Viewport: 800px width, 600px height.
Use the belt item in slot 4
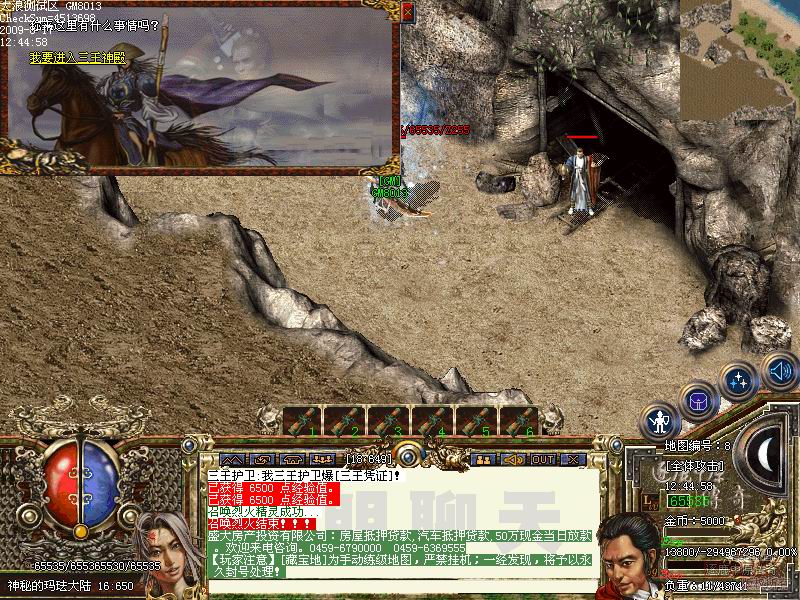click(x=433, y=421)
